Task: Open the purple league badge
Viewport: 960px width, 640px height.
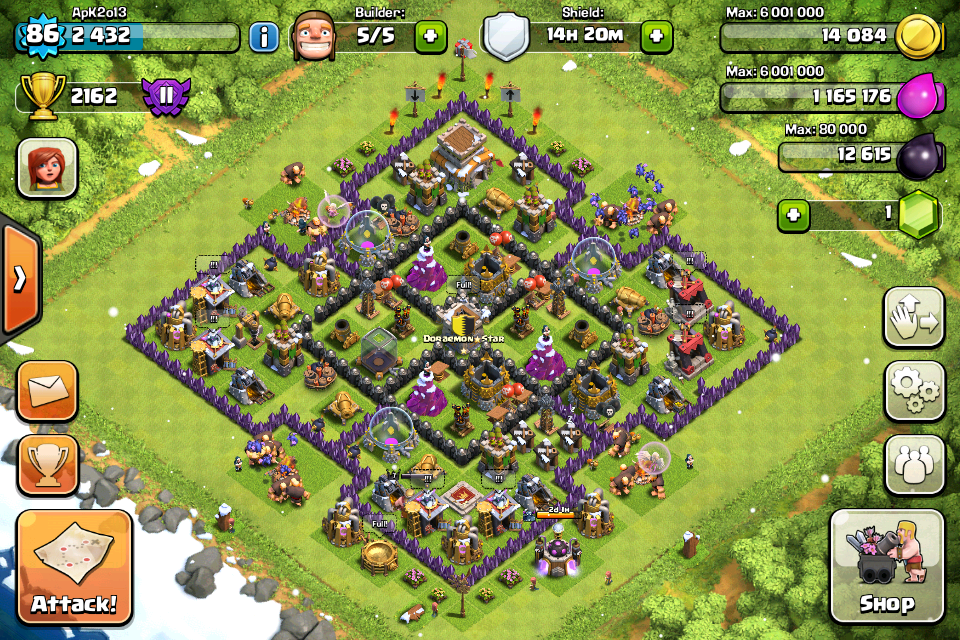Action: [x=164, y=97]
